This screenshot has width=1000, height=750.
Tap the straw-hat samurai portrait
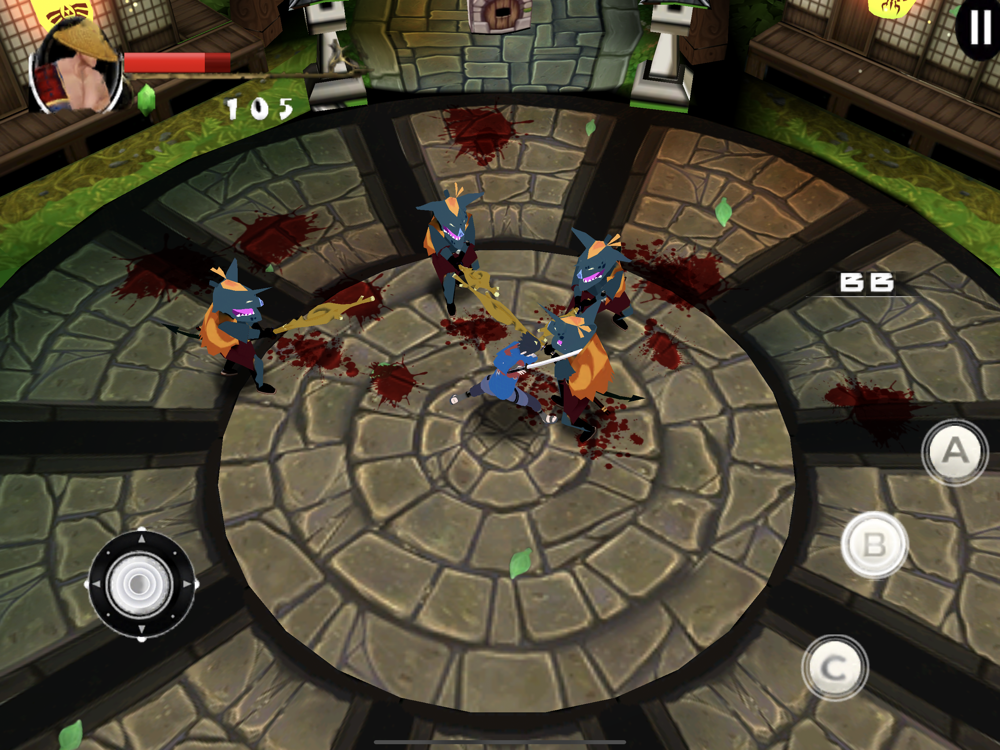click(76, 68)
